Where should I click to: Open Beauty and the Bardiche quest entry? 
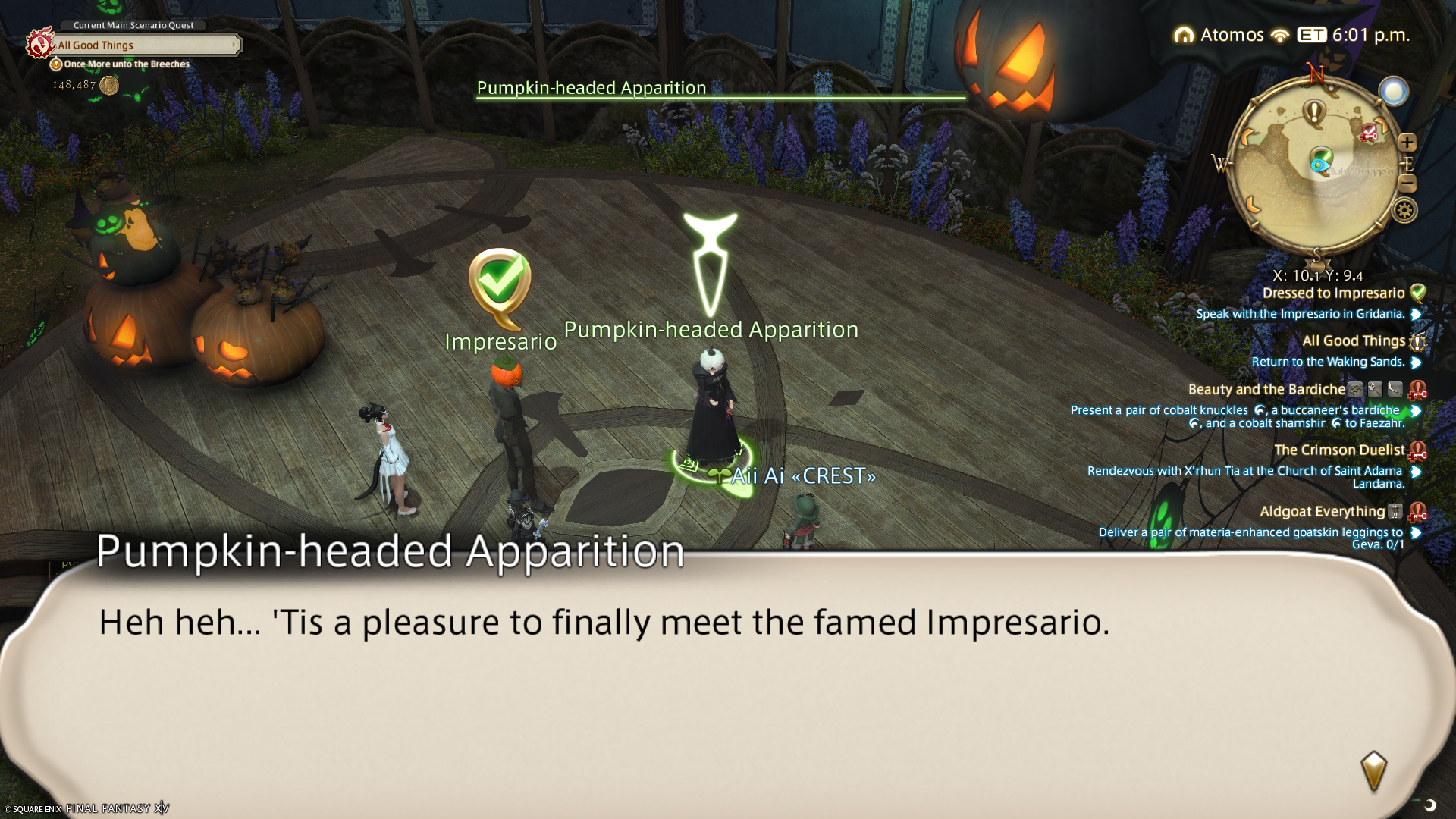point(1266,390)
